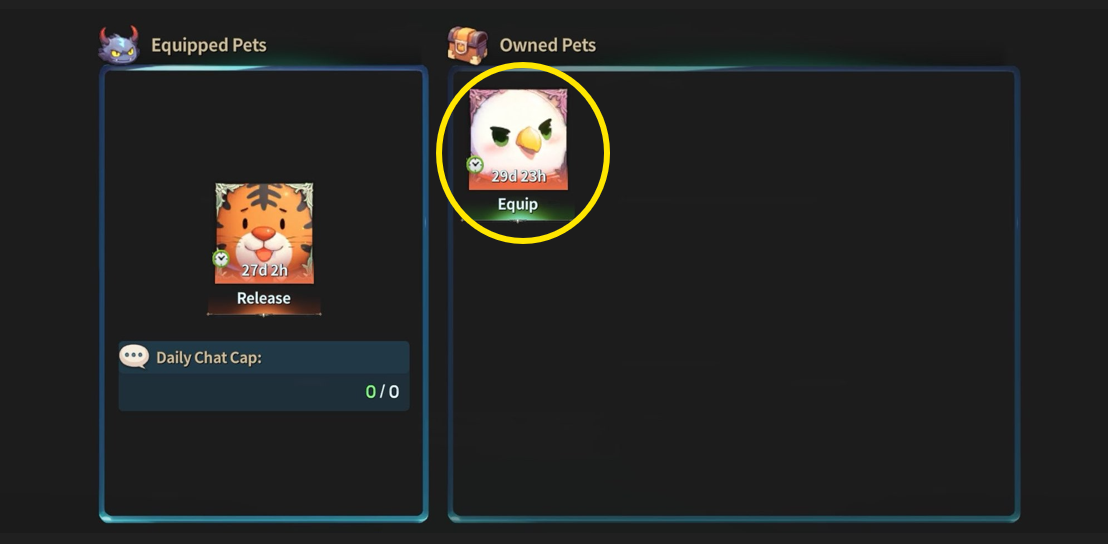Release the equipped tiger pet
This screenshot has height=544, width=1108.
click(264, 299)
